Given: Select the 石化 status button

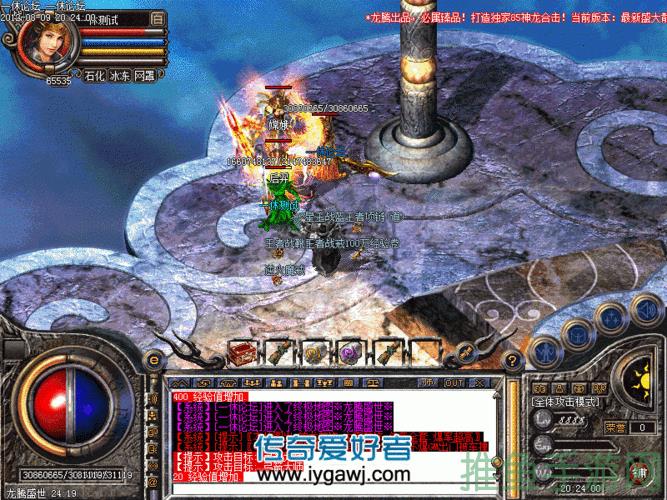Looking at the screenshot, I should [95, 75].
